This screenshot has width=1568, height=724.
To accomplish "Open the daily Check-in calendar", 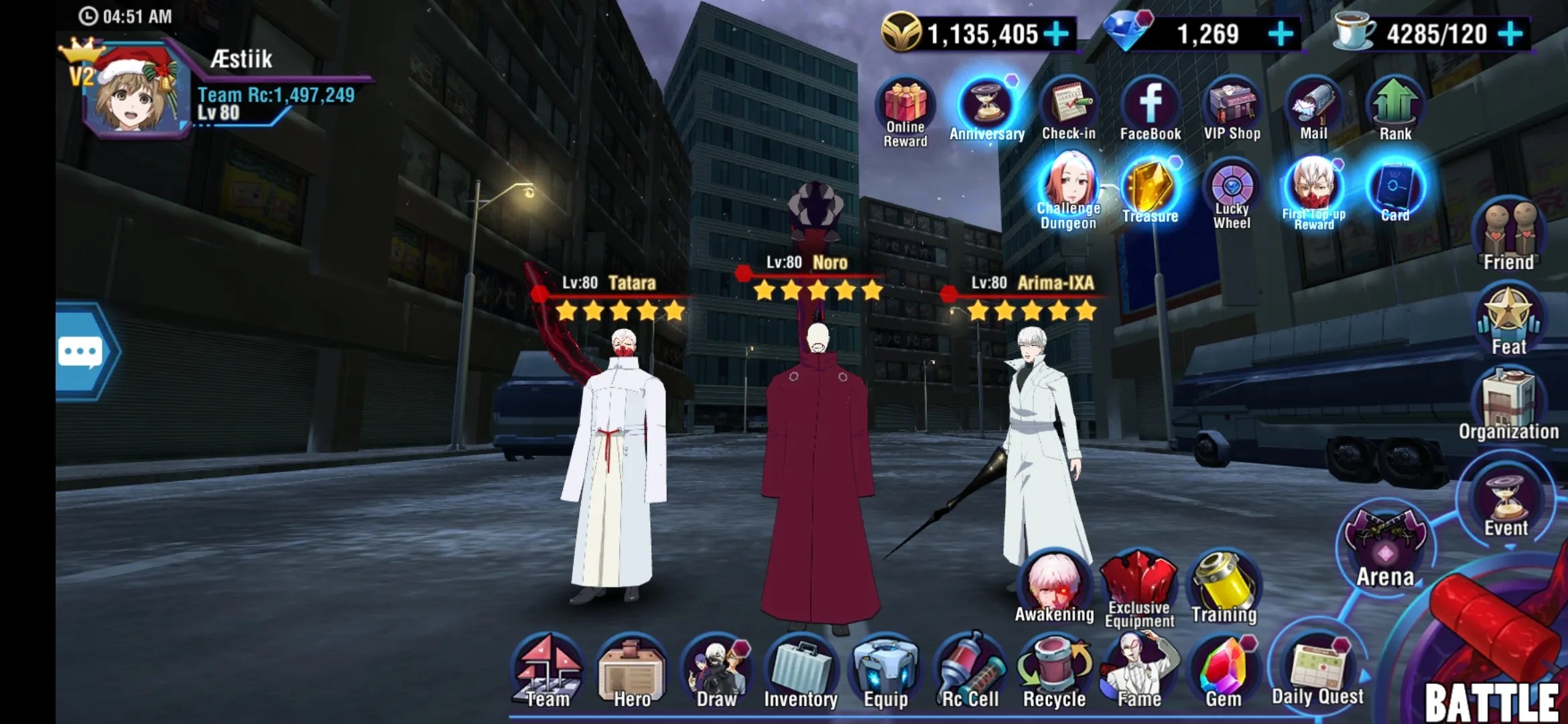I will click(1069, 109).
